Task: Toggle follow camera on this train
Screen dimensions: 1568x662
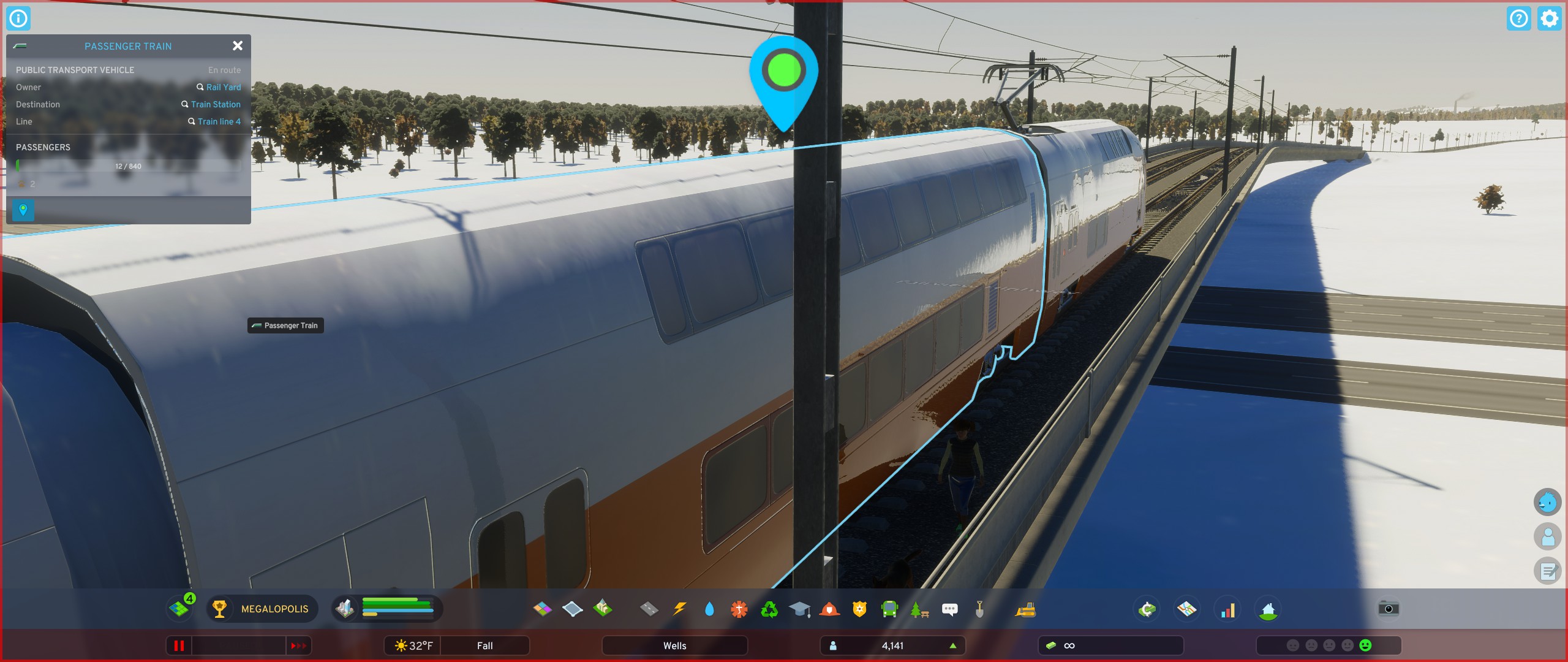Action: [x=23, y=210]
